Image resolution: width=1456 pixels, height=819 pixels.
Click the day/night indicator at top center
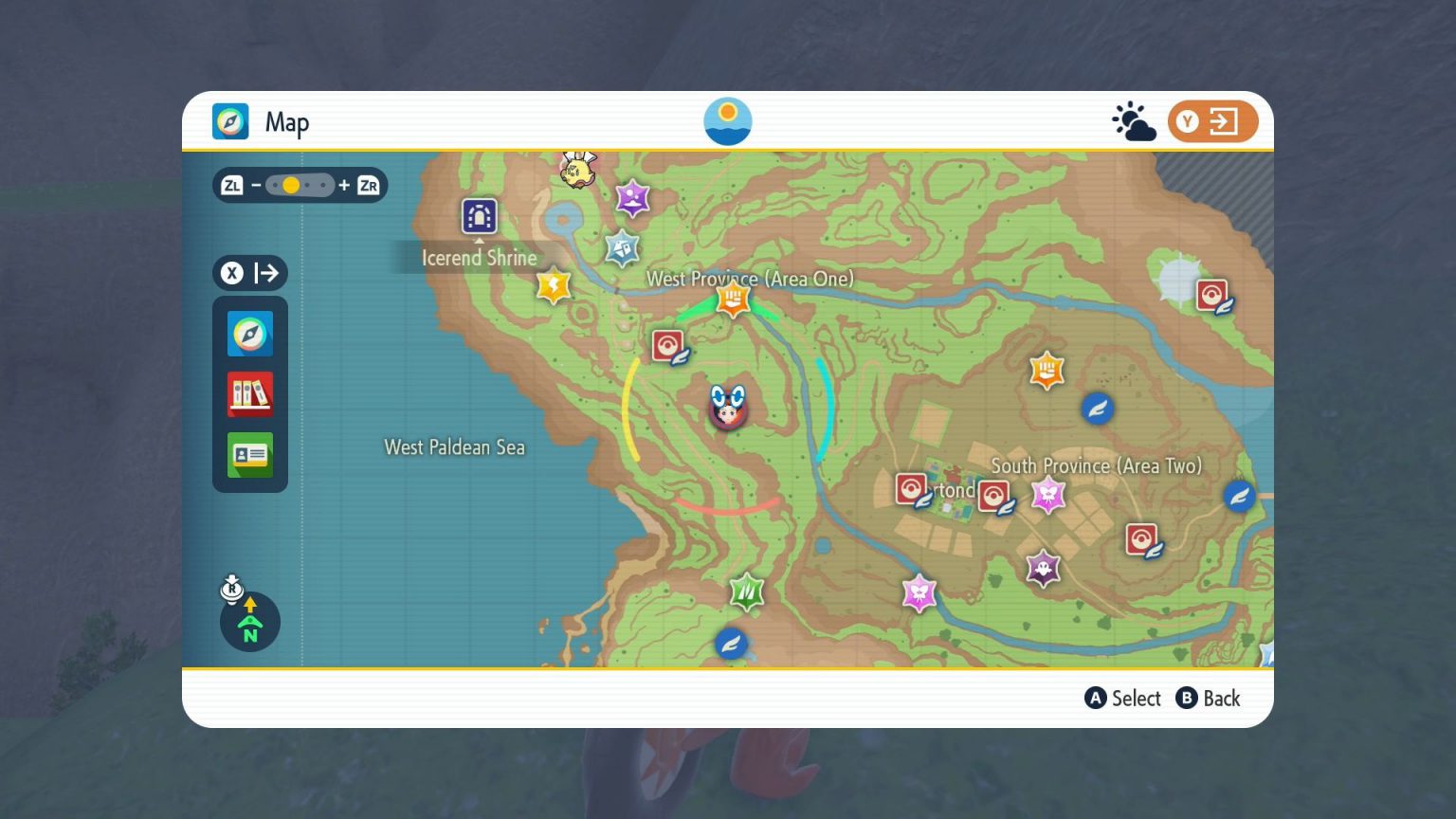728,120
